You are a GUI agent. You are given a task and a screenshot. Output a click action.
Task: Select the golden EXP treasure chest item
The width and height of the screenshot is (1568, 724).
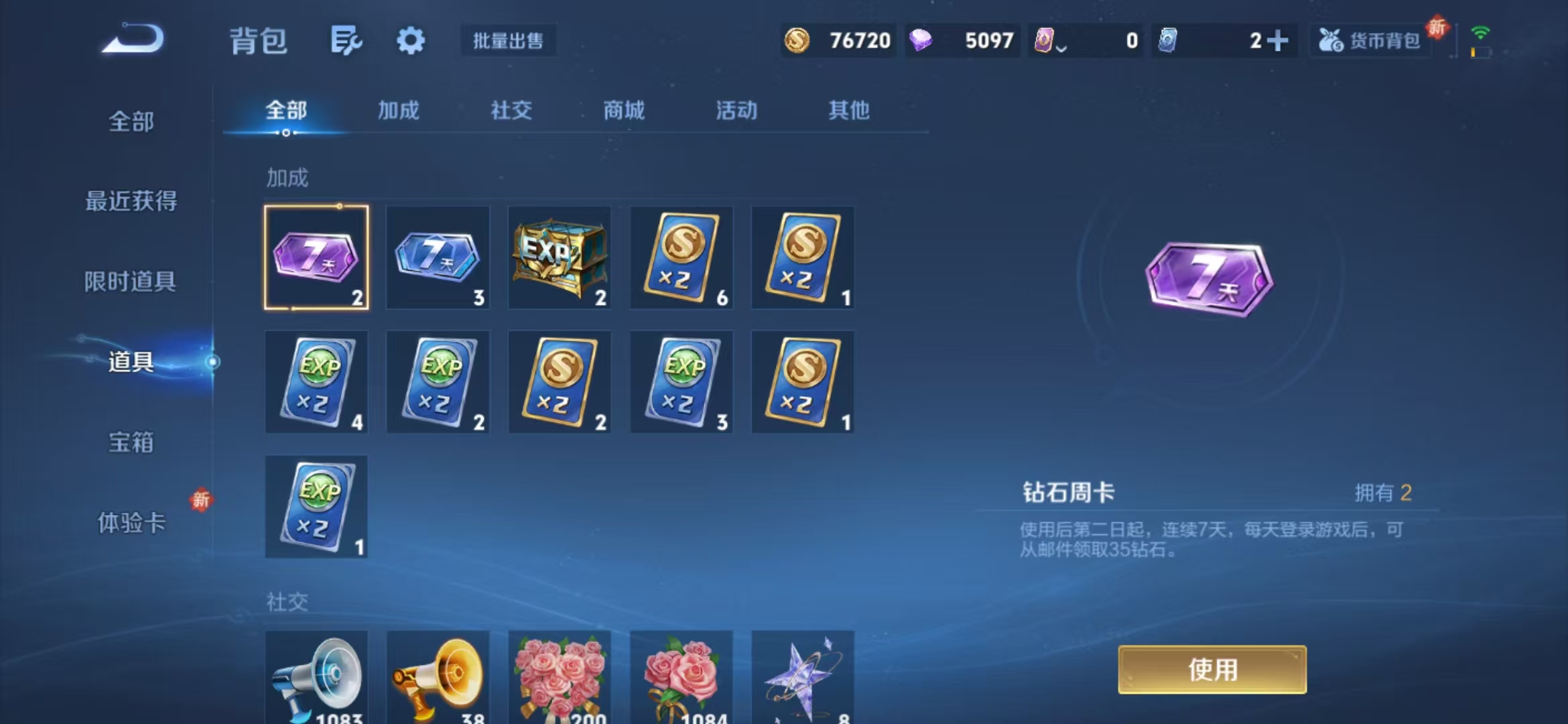560,258
